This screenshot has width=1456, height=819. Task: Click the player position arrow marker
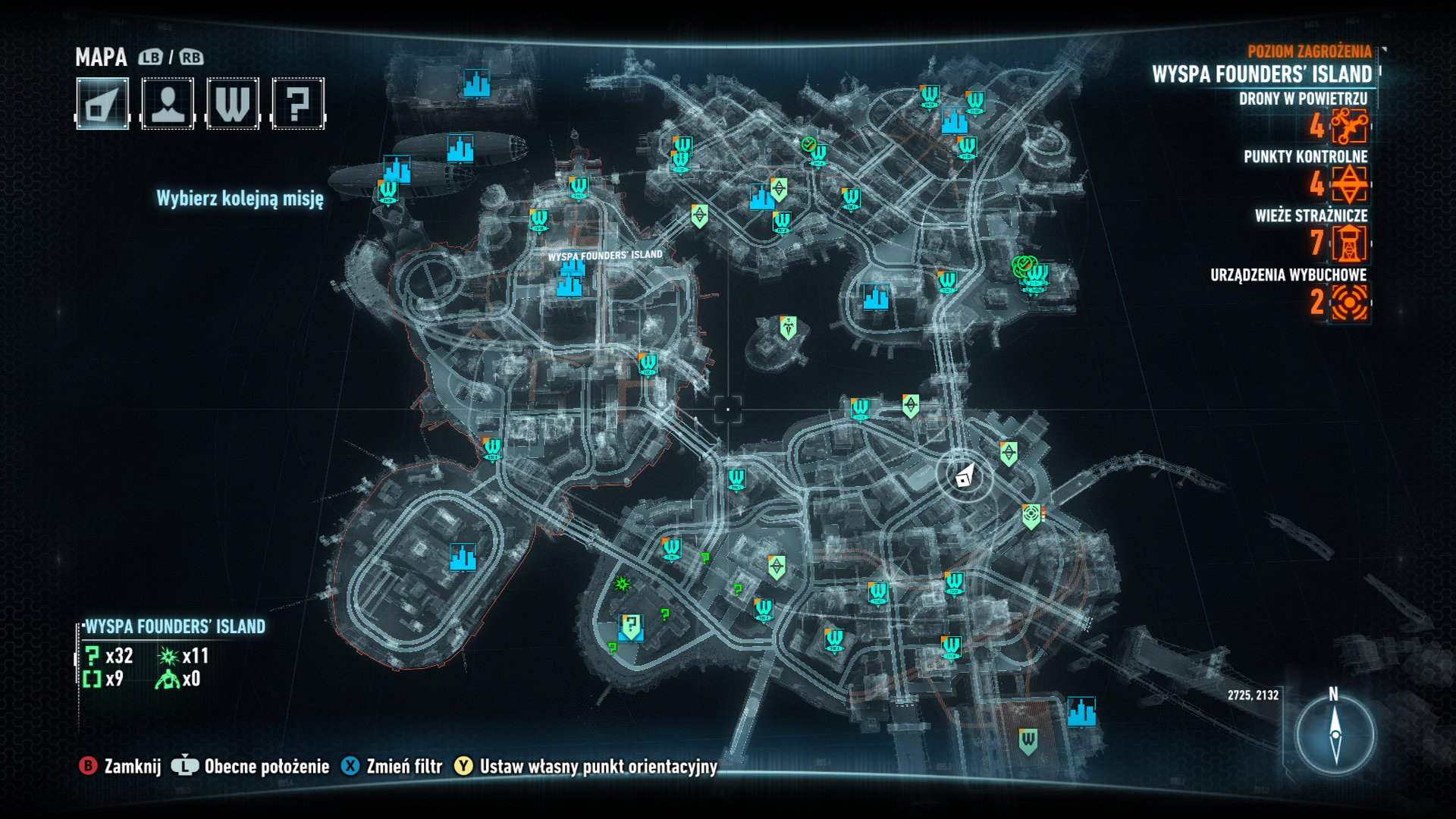964,475
